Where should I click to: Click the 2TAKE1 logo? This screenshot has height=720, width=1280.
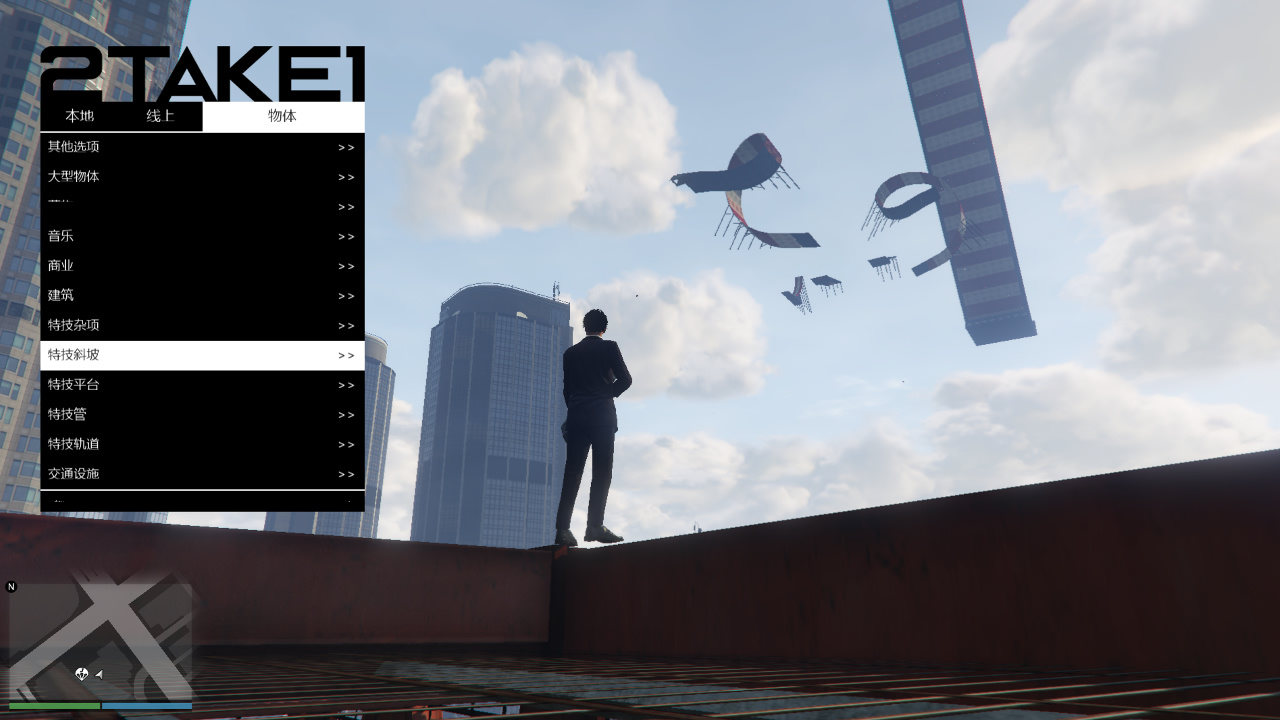tap(205, 72)
